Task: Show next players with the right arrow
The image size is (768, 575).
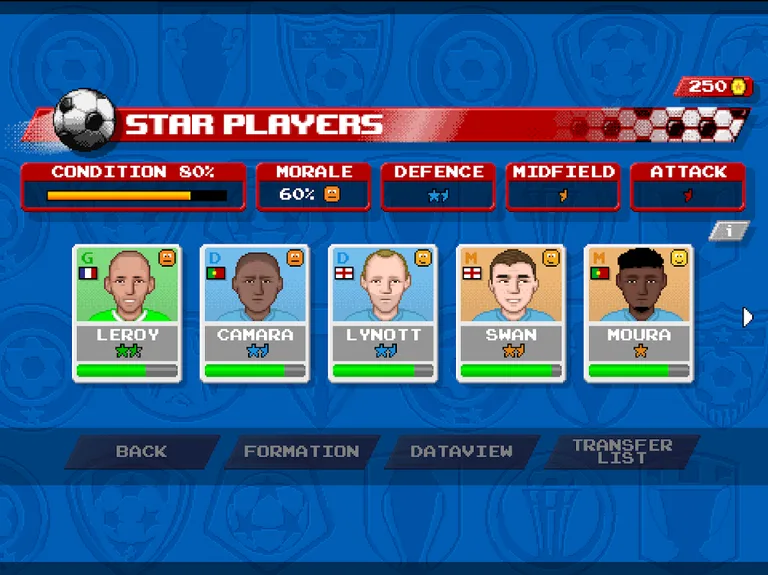Action: [748, 317]
